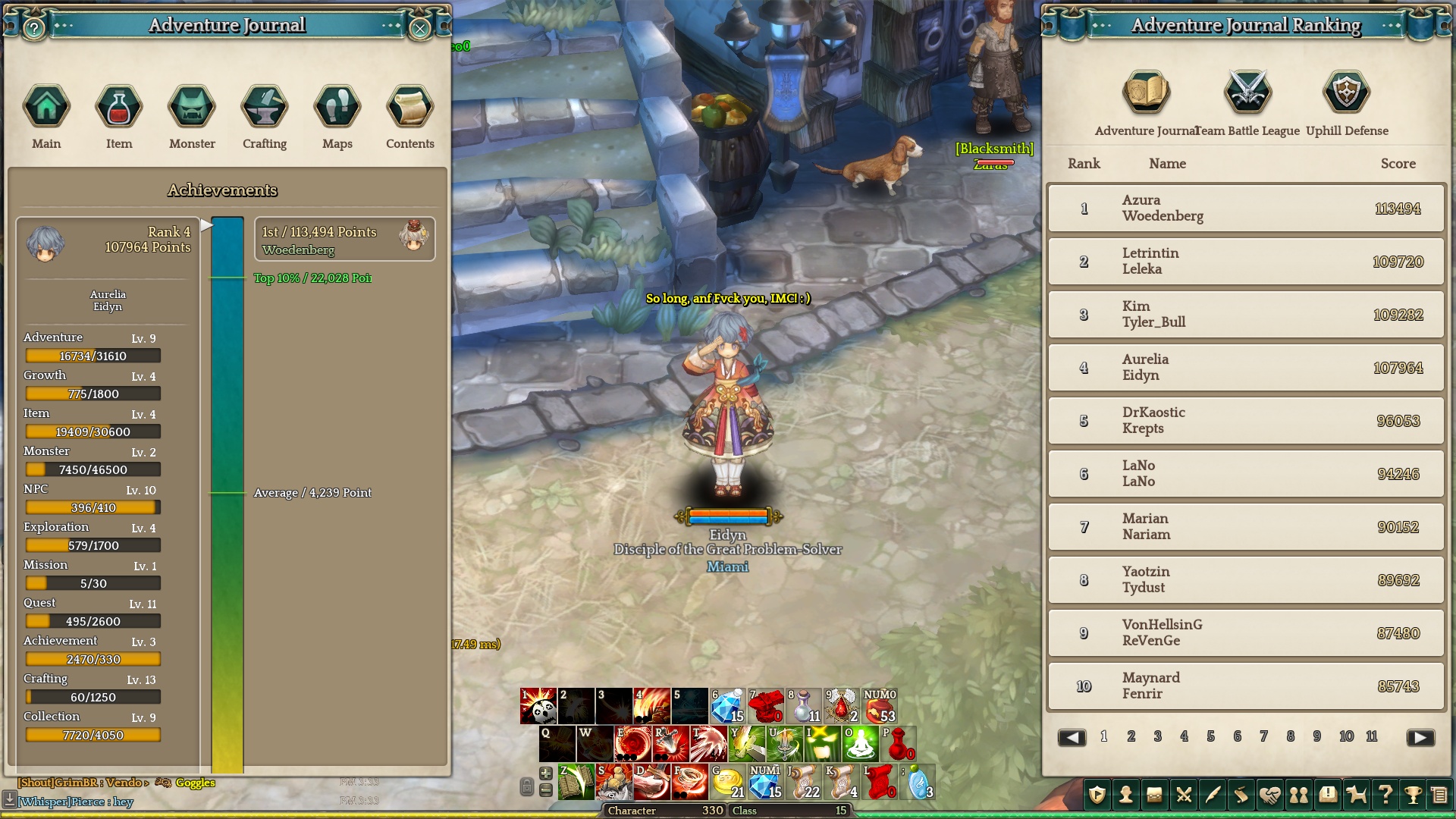Close the Adventure Journal window
1456x819 pixels.
(419, 29)
